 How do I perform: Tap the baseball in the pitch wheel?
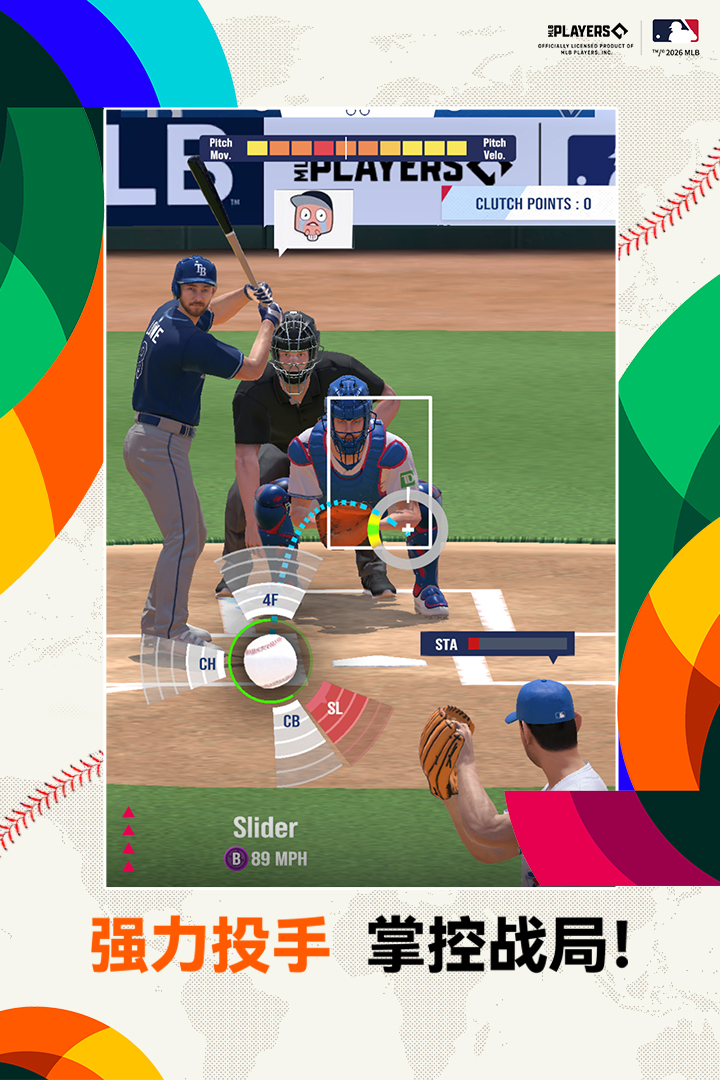(270, 660)
